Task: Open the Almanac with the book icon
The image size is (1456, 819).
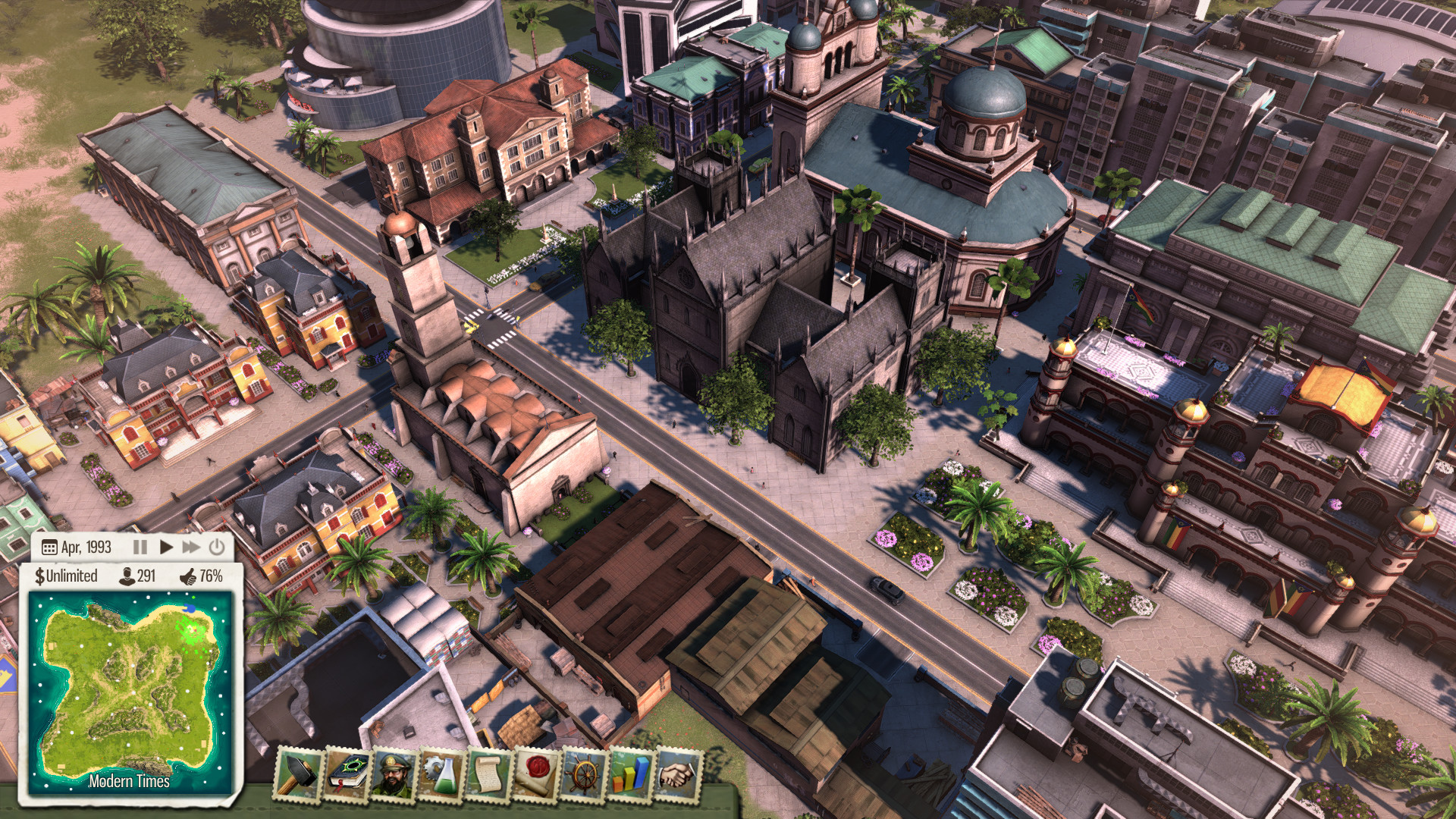Action: click(x=347, y=773)
